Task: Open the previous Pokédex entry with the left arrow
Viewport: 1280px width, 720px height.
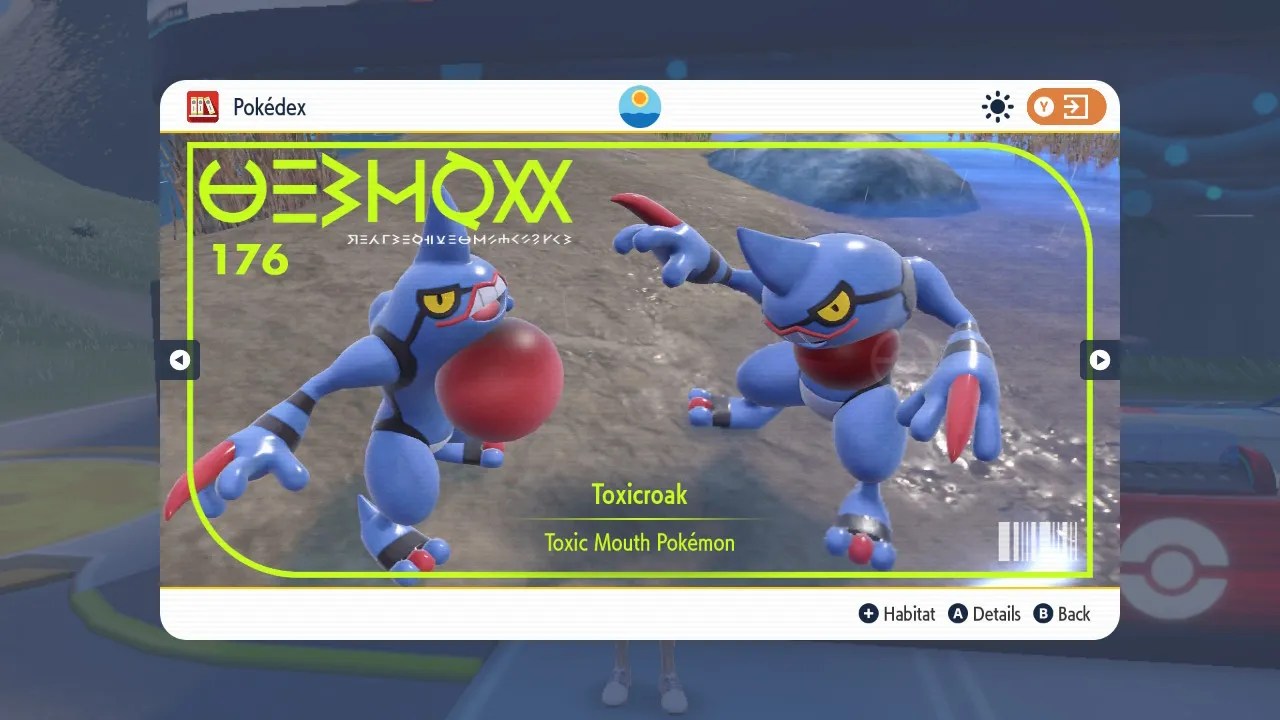Action: [x=179, y=360]
